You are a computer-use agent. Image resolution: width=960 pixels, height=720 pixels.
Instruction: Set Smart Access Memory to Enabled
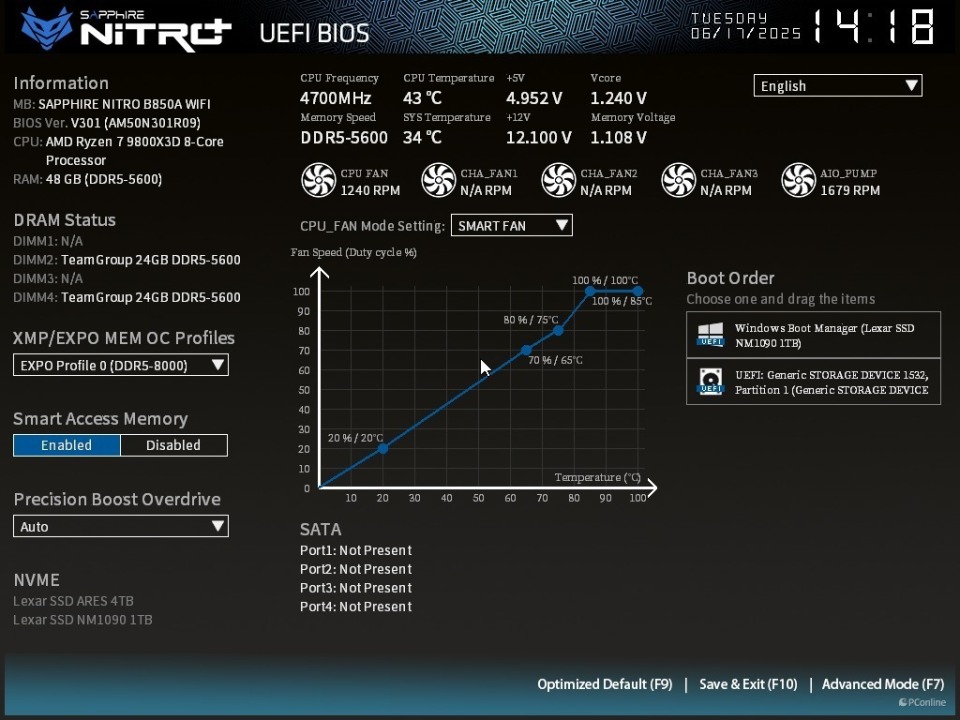click(66, 445)
